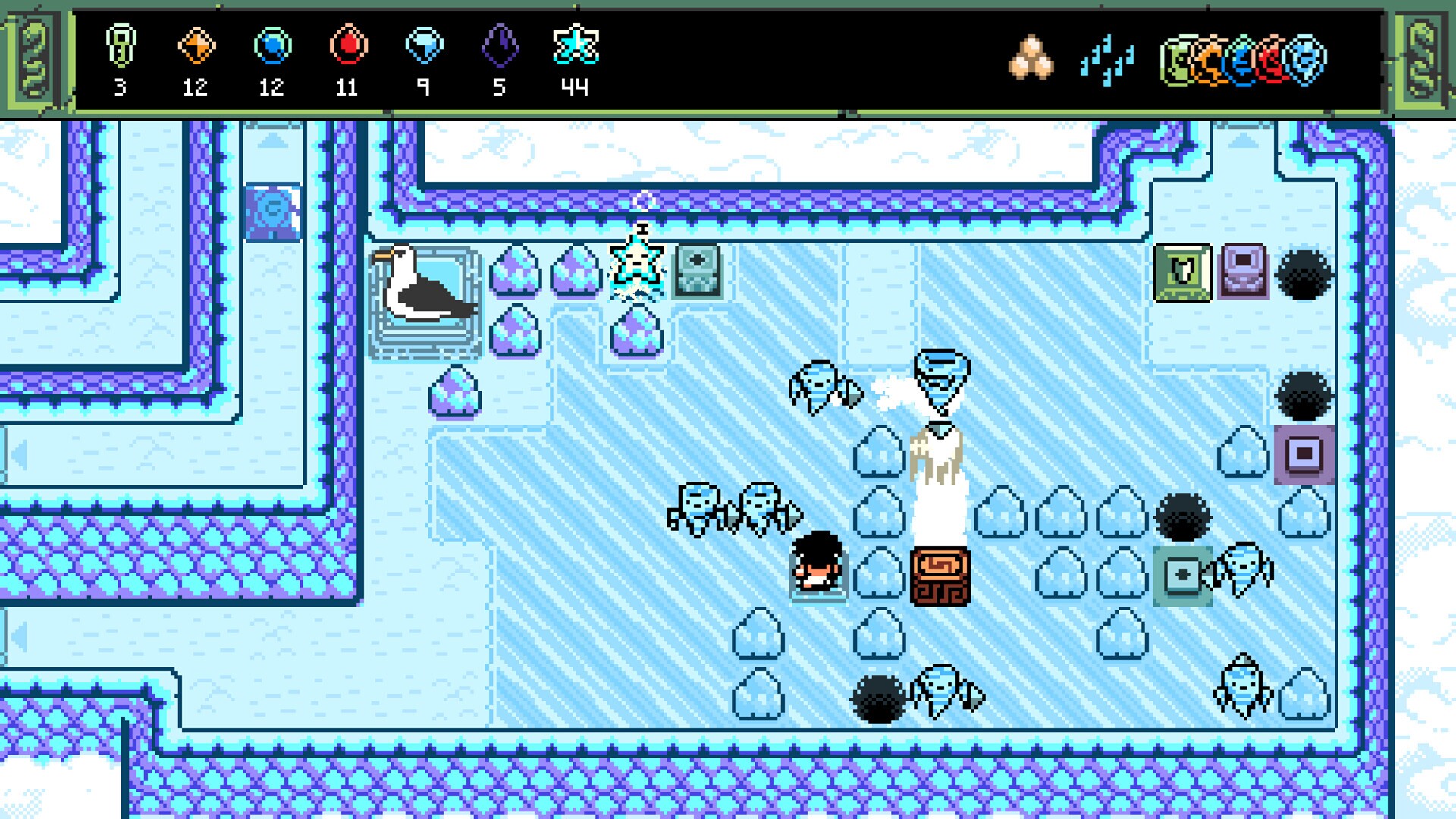Select the purple shard icon showing 5
This screenshot has height=819, width=1456.
[x=500, y=45]
